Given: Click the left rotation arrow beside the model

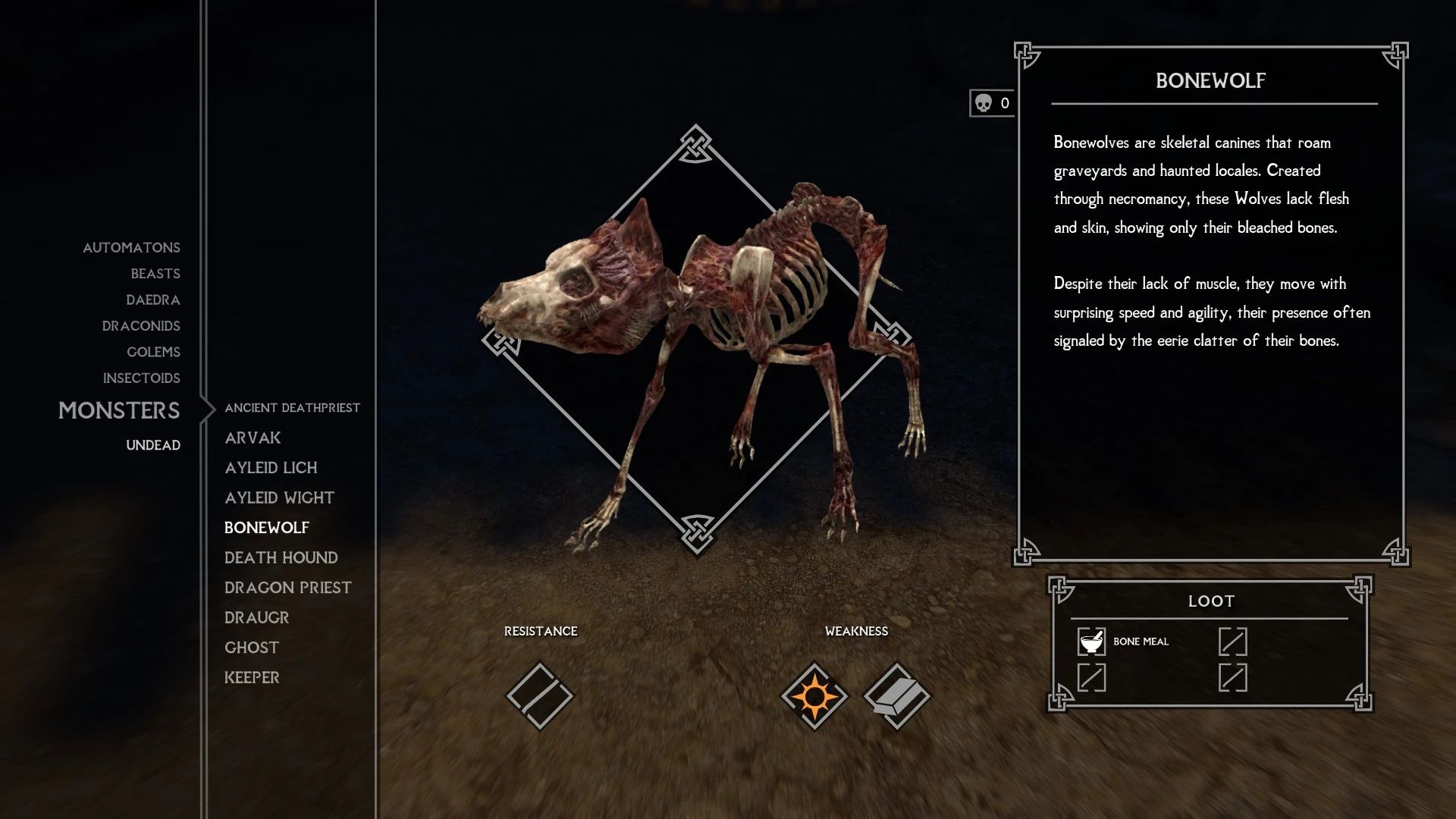Looking at the screenshot, I should click(x=500, y=343).
